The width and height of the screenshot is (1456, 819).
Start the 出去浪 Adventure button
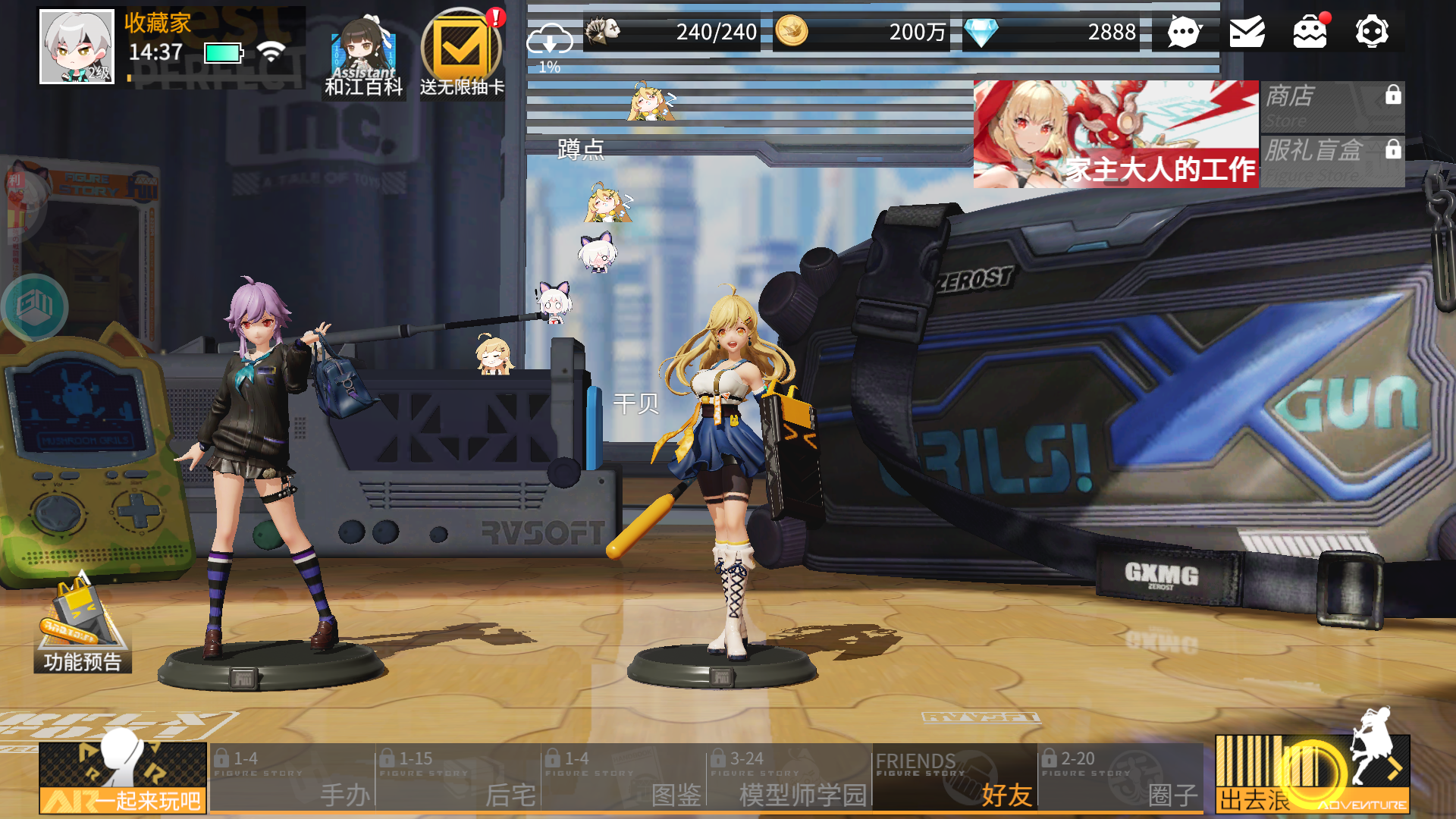(1312, 773)
